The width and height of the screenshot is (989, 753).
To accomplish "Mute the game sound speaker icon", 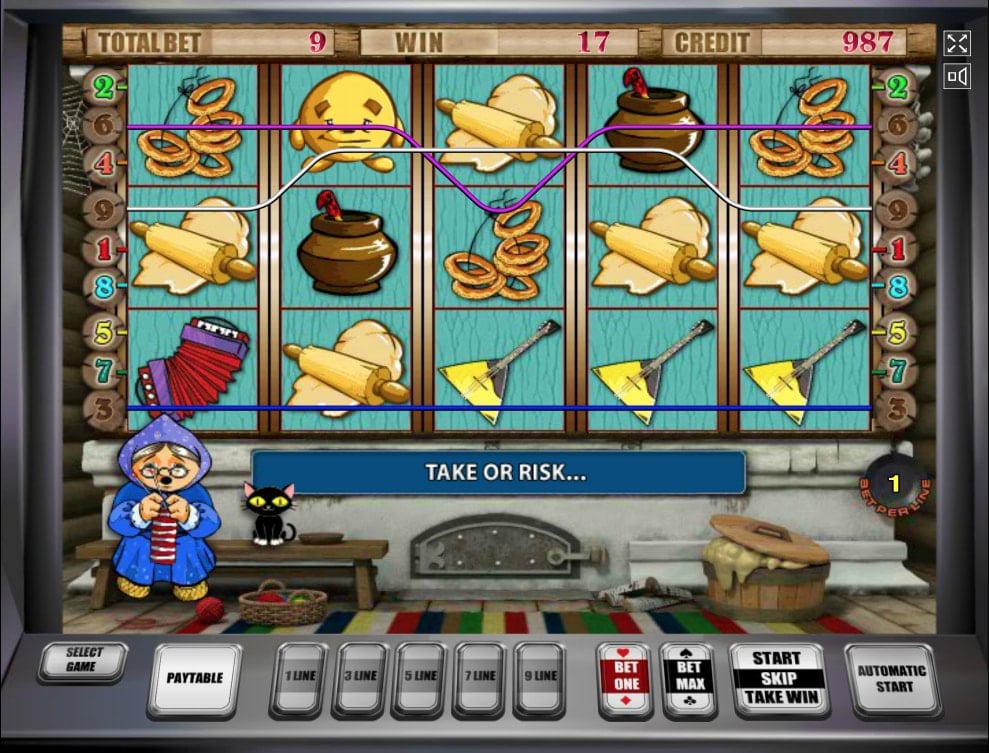I will [957, 76].
